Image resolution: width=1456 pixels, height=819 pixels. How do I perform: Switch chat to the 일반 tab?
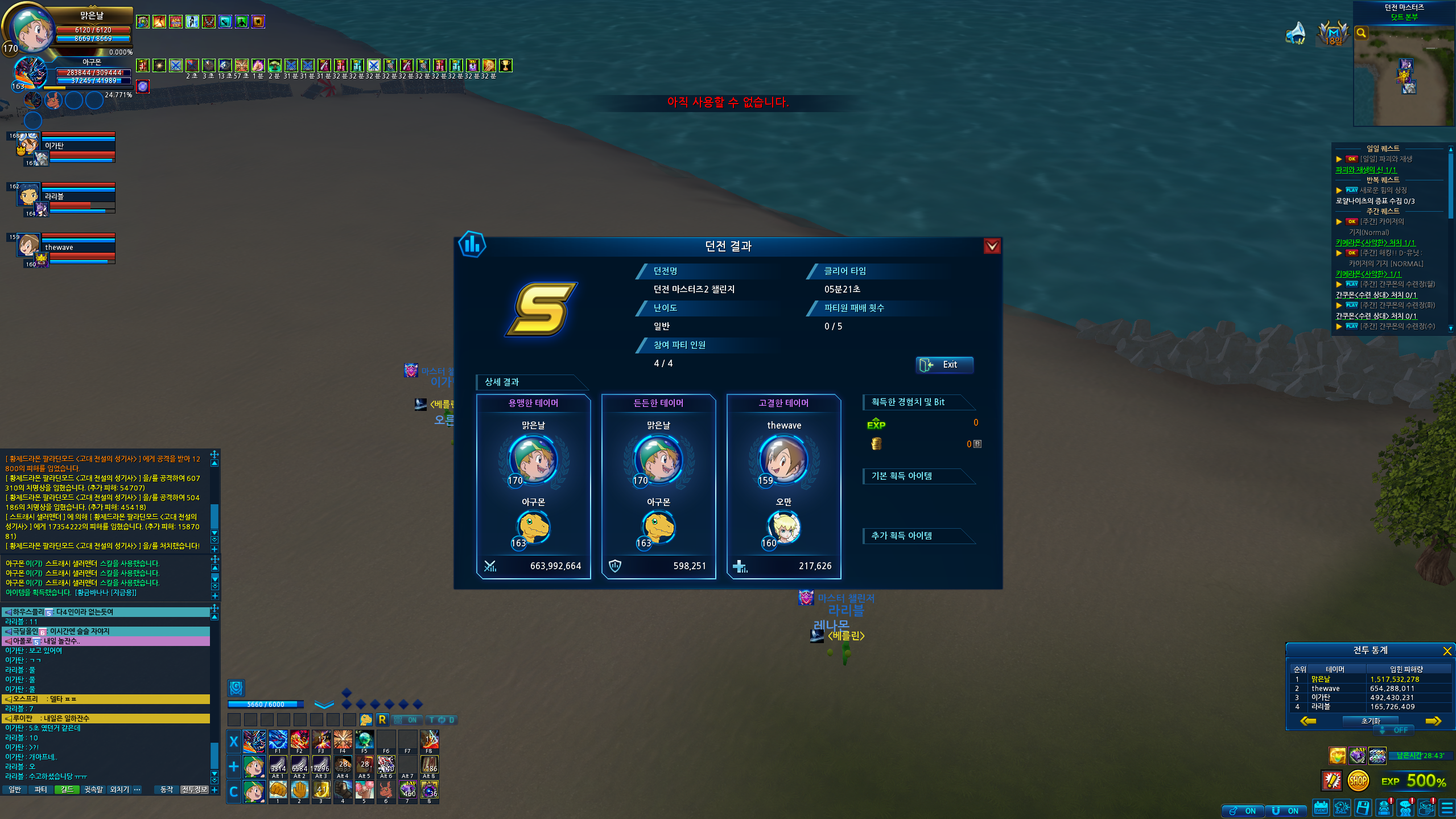[15, 789]
